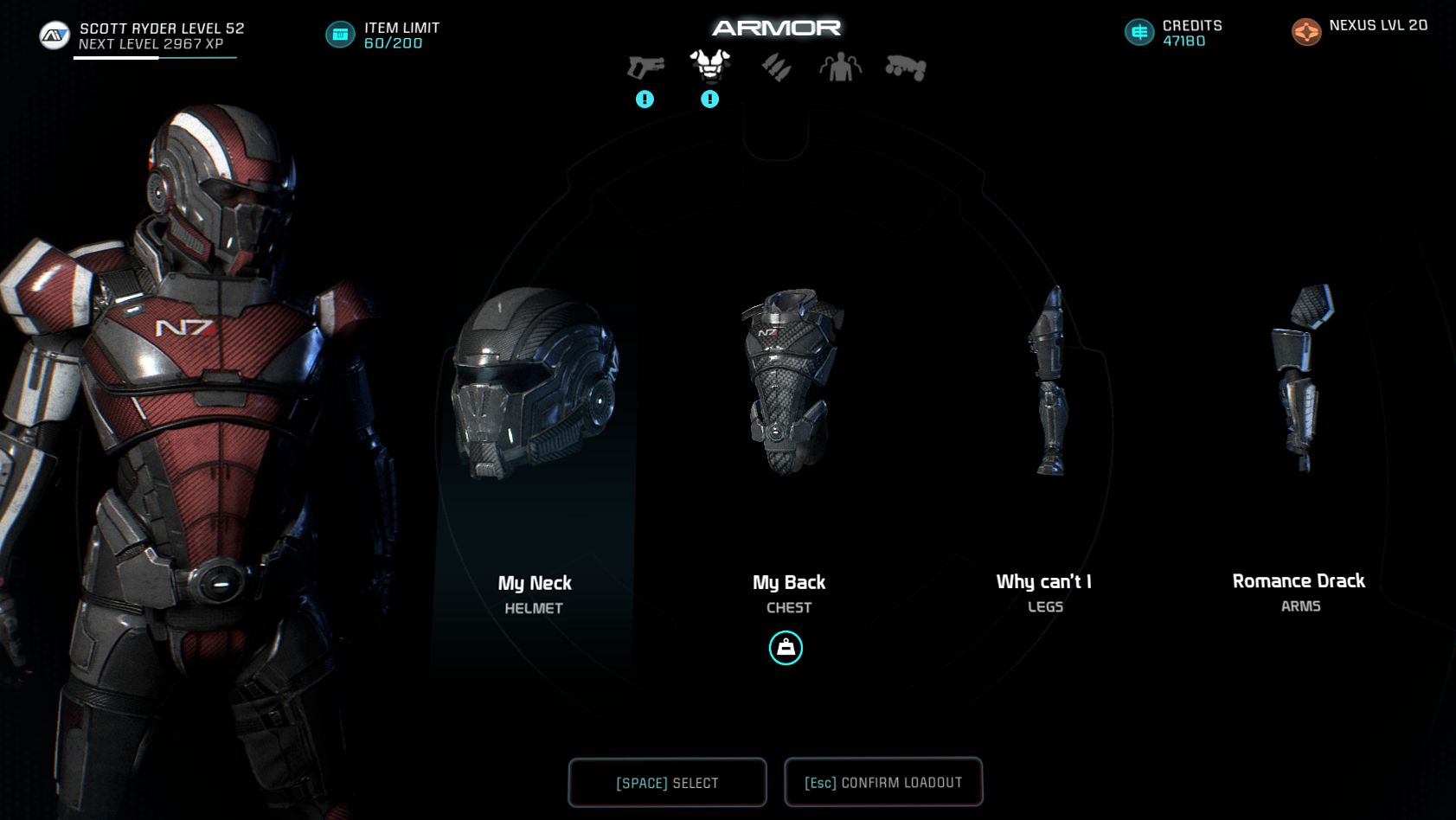Image resolution: width=1456 pixels, height=820 pixels.
Task: Click the notification badge under the weapons icon
Action: point(643,99)
